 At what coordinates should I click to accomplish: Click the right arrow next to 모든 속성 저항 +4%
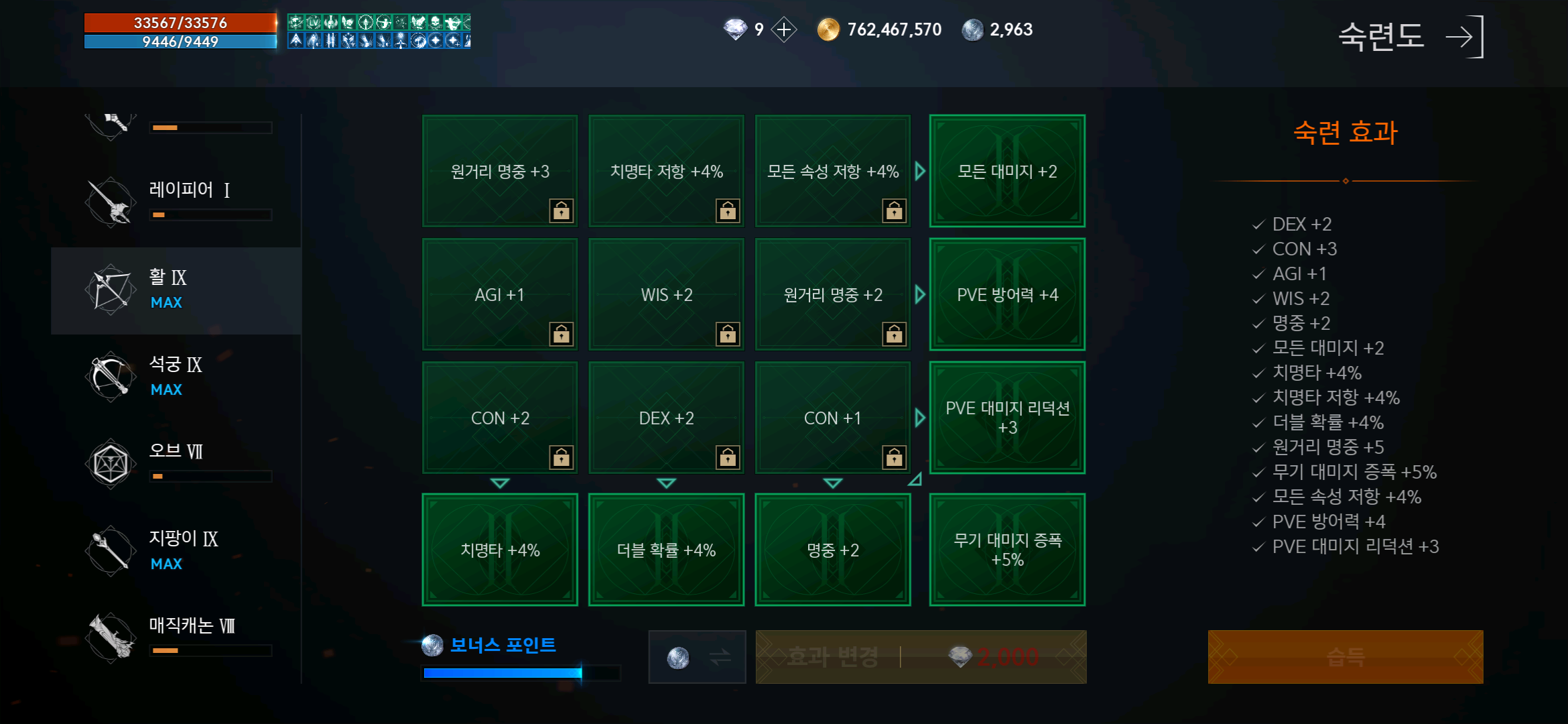tap(919, 171)
